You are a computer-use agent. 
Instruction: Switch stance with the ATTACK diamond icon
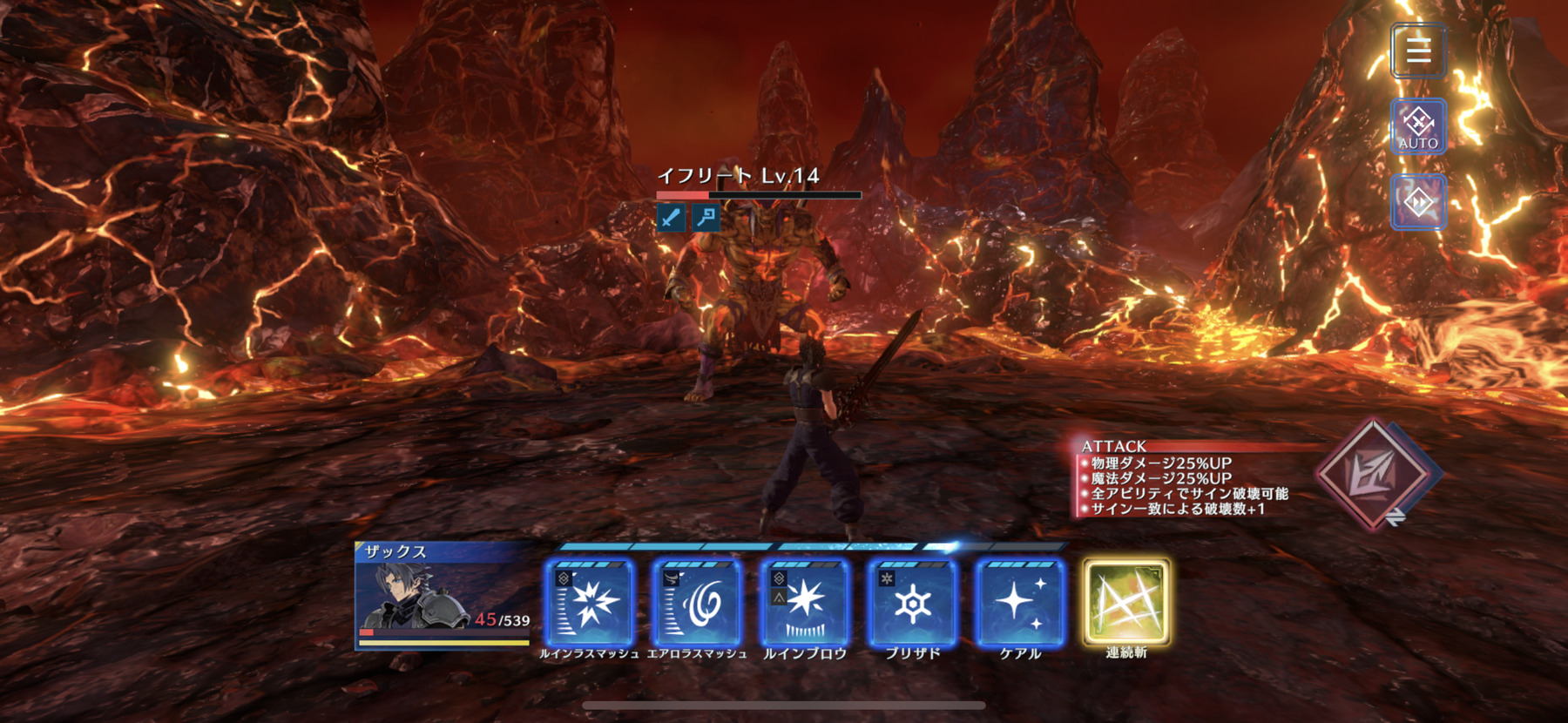click(x=1374, y=474)
